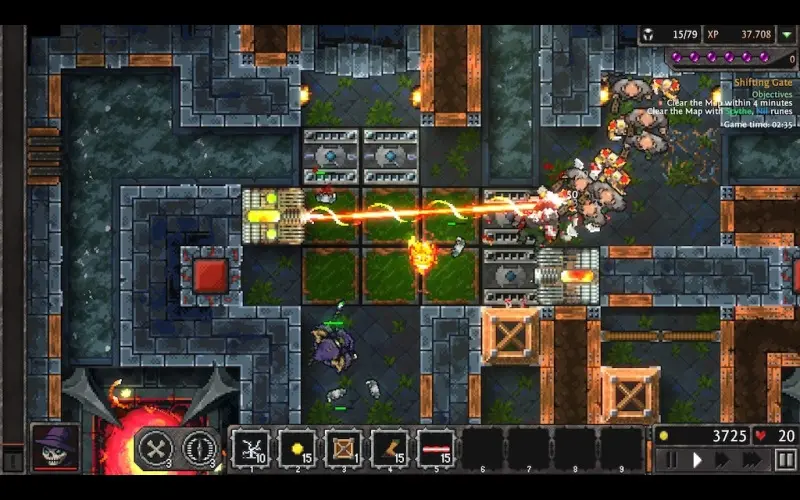Switch to triple fast-forward speed
The height and width of the screenshot is (500, 800).
[x=750, y=460]
